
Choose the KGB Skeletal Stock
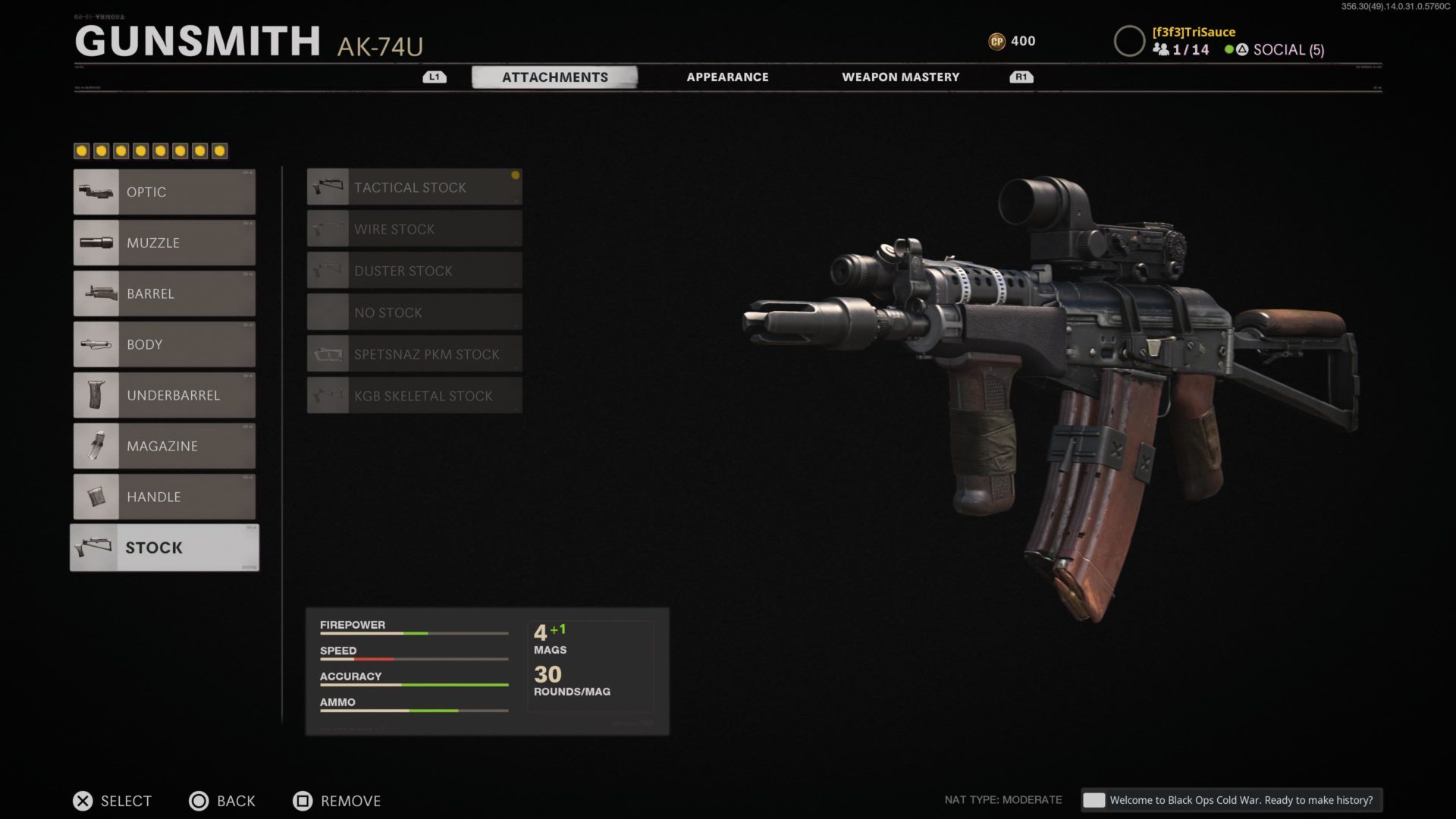point(414,396)
